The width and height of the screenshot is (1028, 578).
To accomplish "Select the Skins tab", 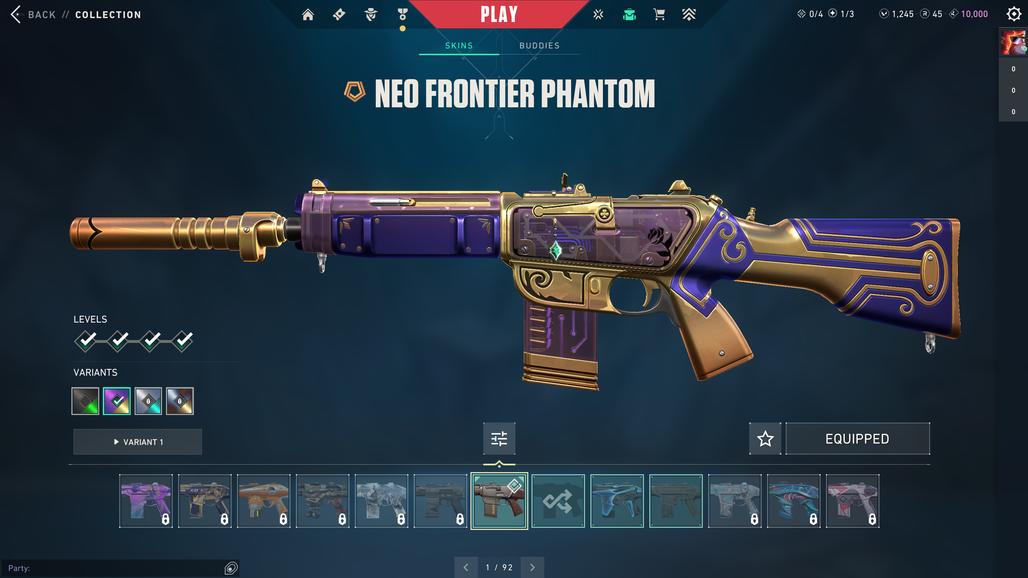I will coord(459,46).
